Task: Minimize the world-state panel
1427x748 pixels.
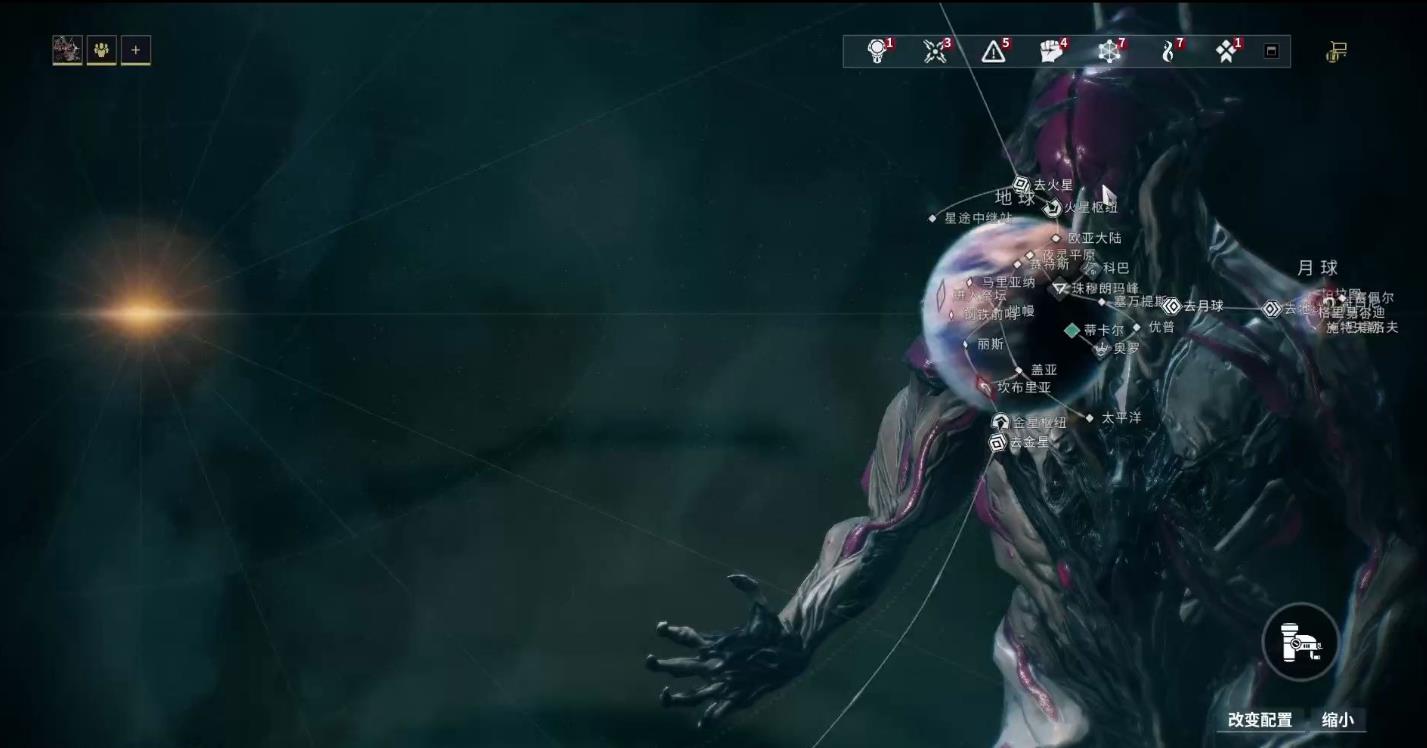Action: (1271, 51)
